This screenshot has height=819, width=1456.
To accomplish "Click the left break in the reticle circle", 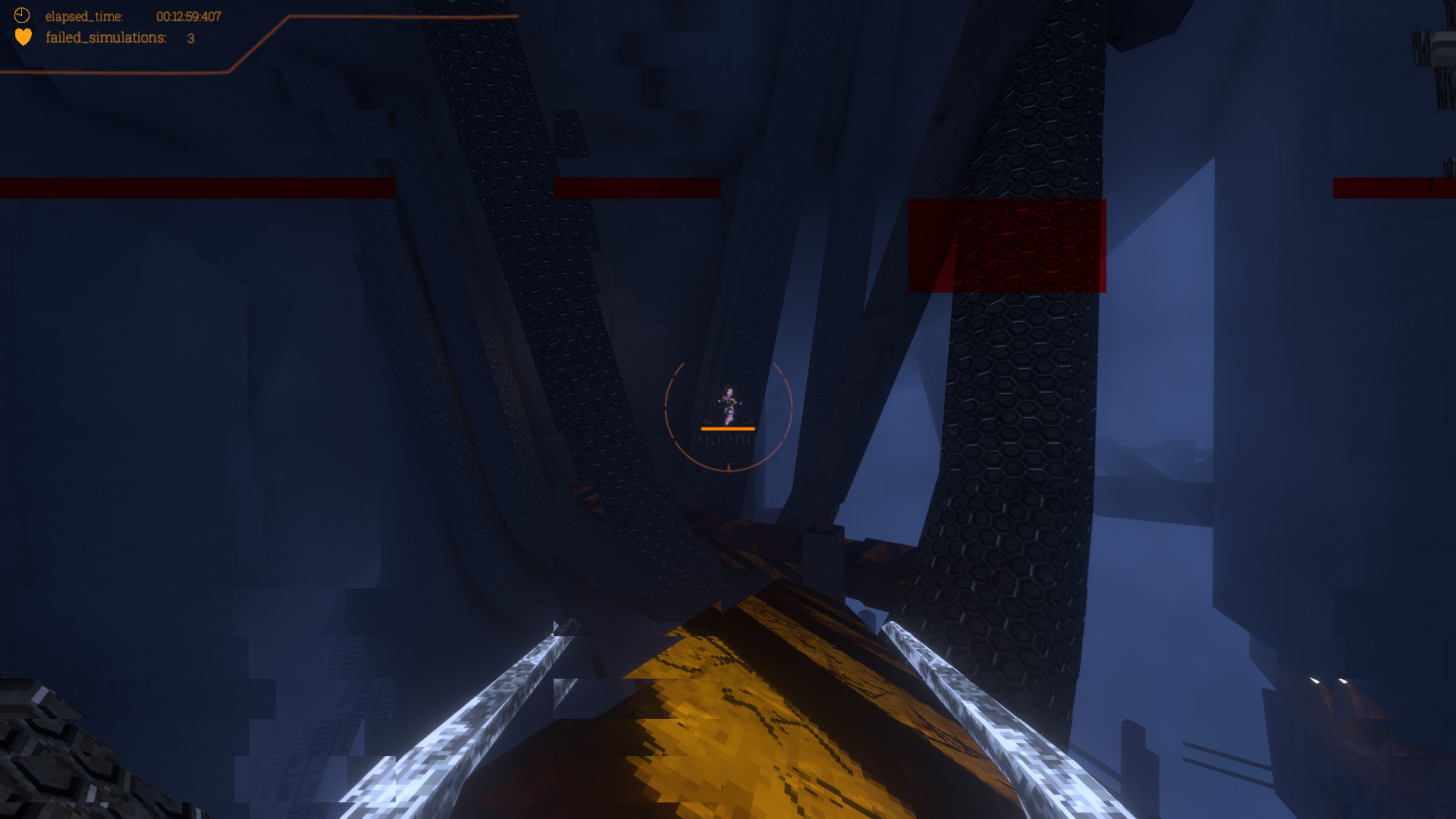I will [665, 407].
